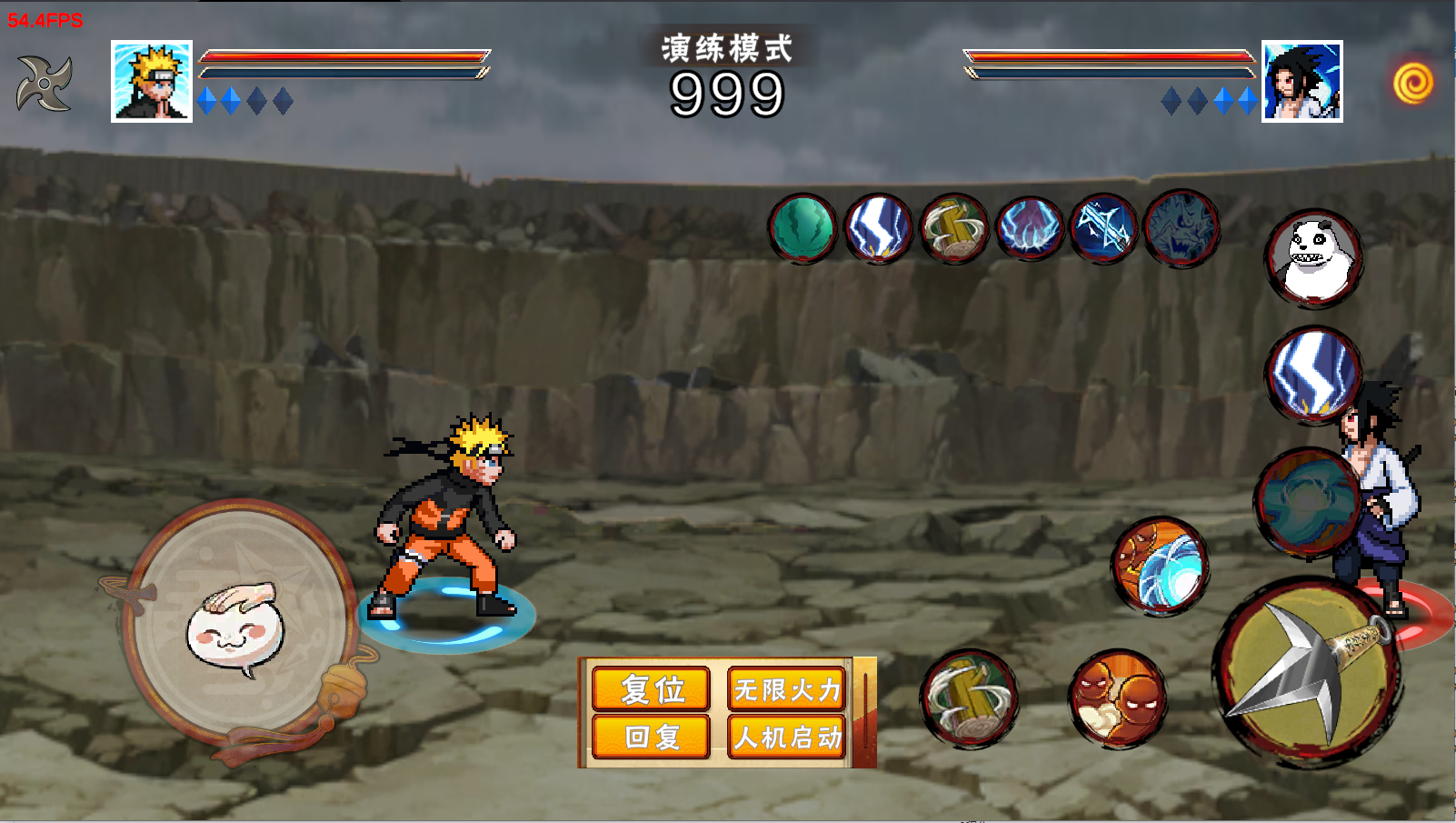
Task: Use the lightning blade sword skill
Action: (x=1103, y=229)
